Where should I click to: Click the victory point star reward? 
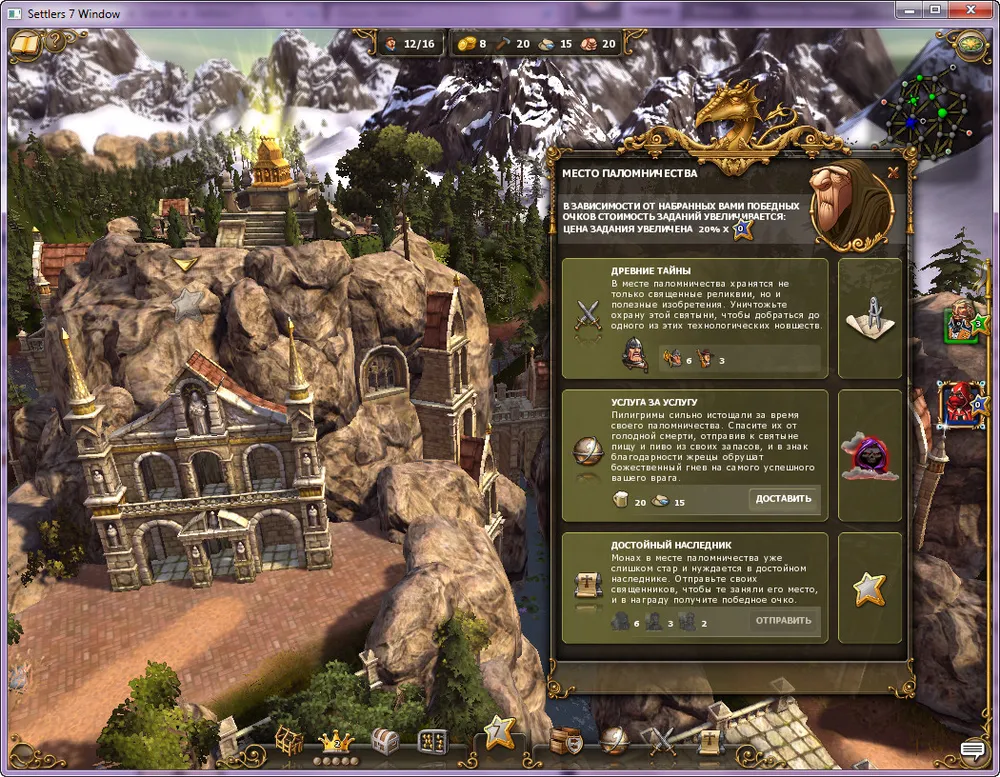tap(869, 588)
